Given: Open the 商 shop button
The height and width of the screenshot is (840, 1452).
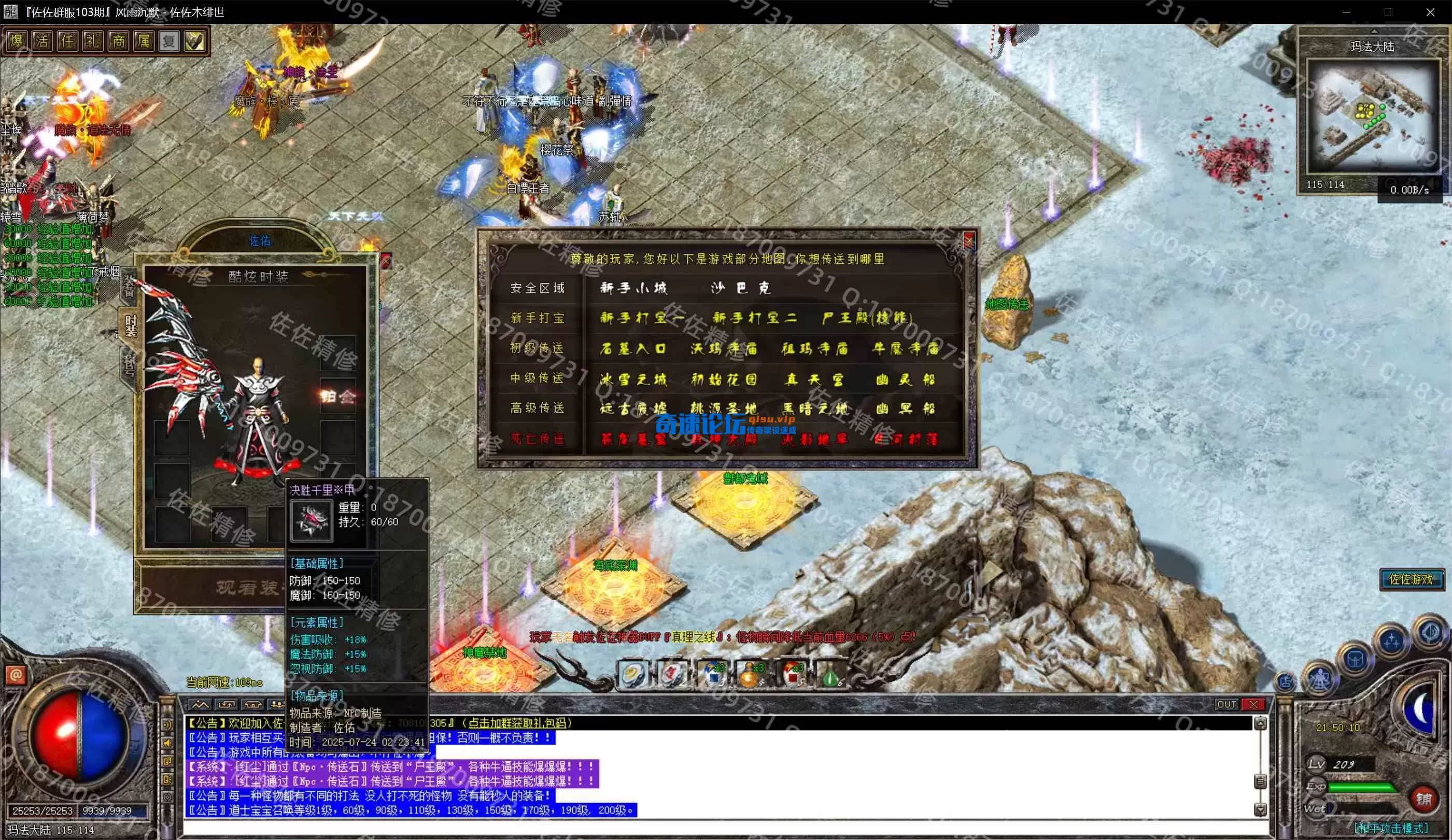Looking at the screenshot, I should [118, 41].
